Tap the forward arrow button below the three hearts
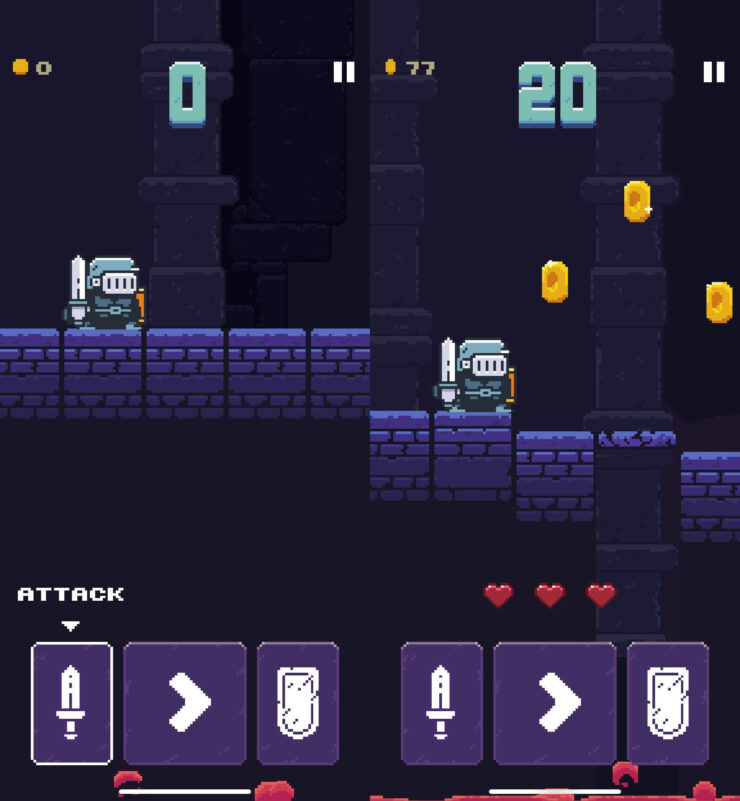 coord(555,703)
